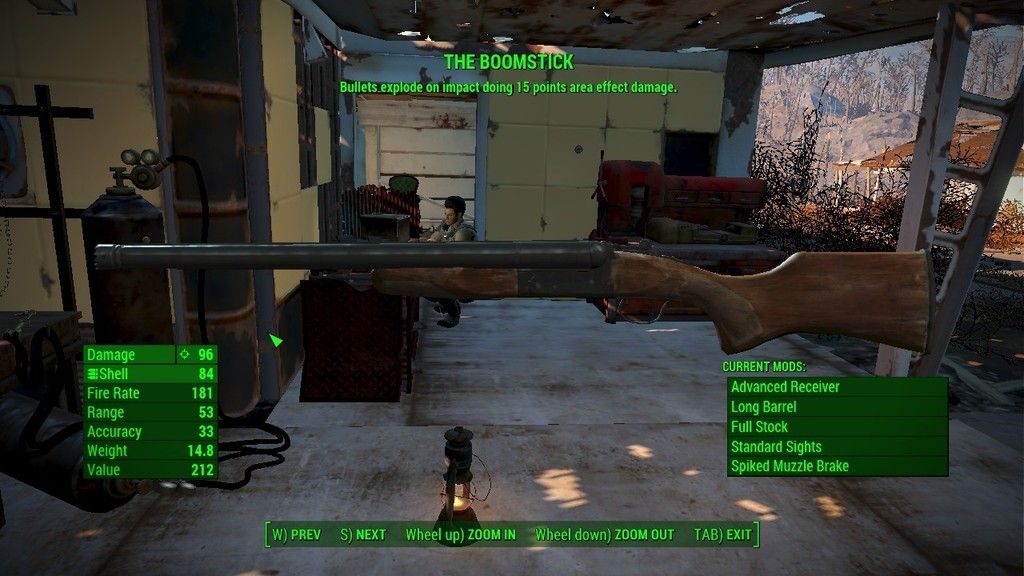The height and width of the screenshot is (576, 1024).
Task: Show the next item with NEXT
Action: click(x=363, y=535)
